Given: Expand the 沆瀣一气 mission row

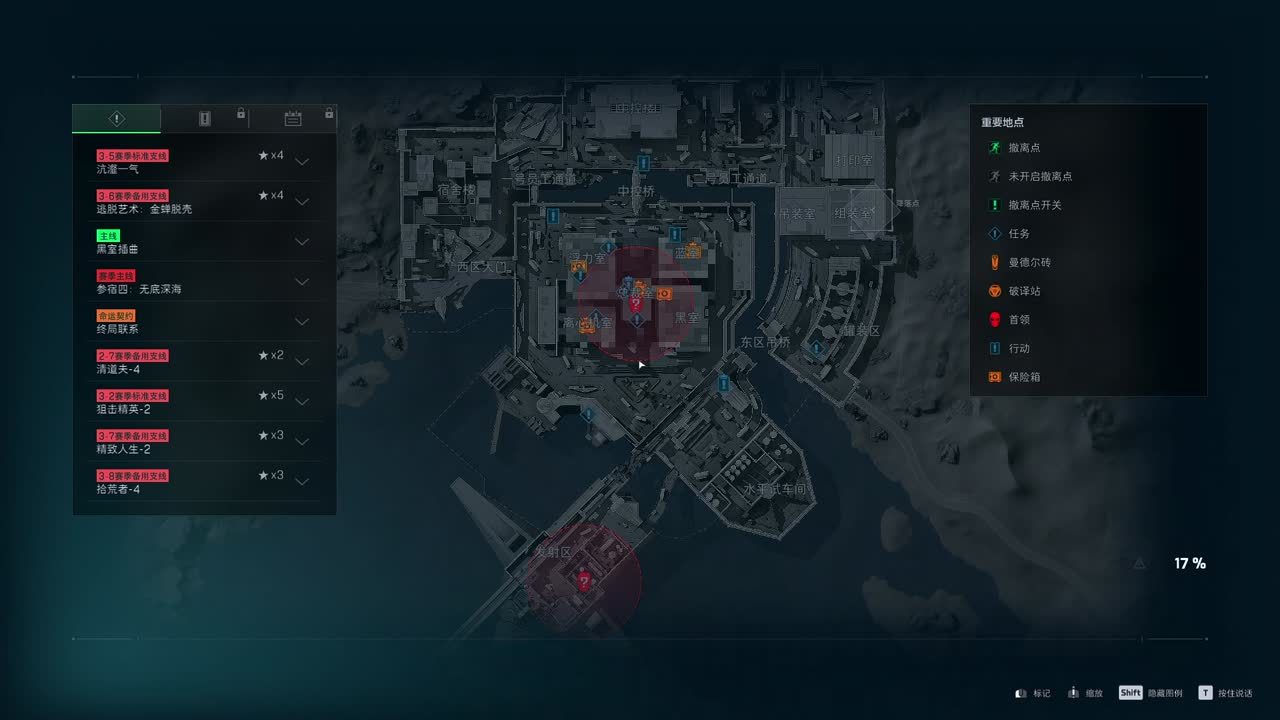Looking at the screenshot, I should (302, 162).
